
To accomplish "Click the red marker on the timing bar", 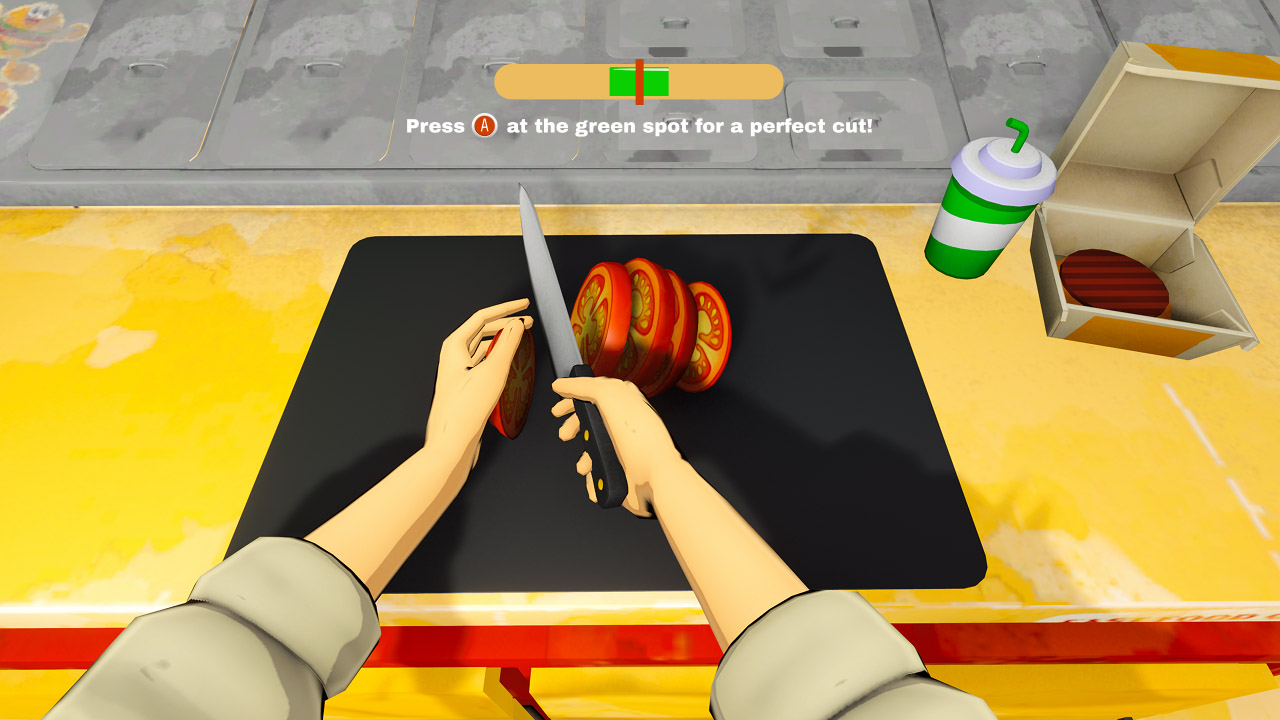I will pyautogui.click(x=638, y=82).
